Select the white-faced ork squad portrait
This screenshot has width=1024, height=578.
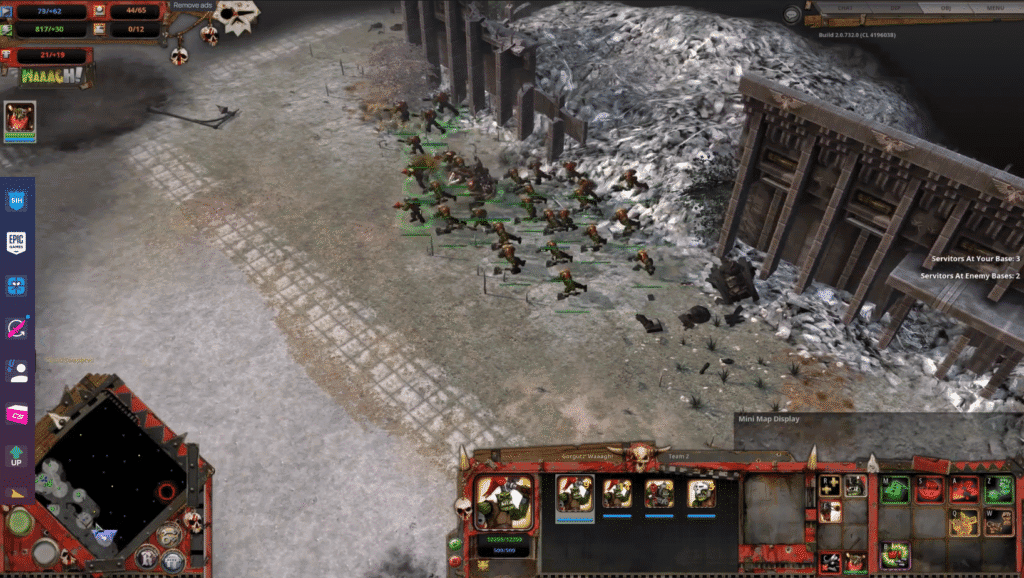701,493
